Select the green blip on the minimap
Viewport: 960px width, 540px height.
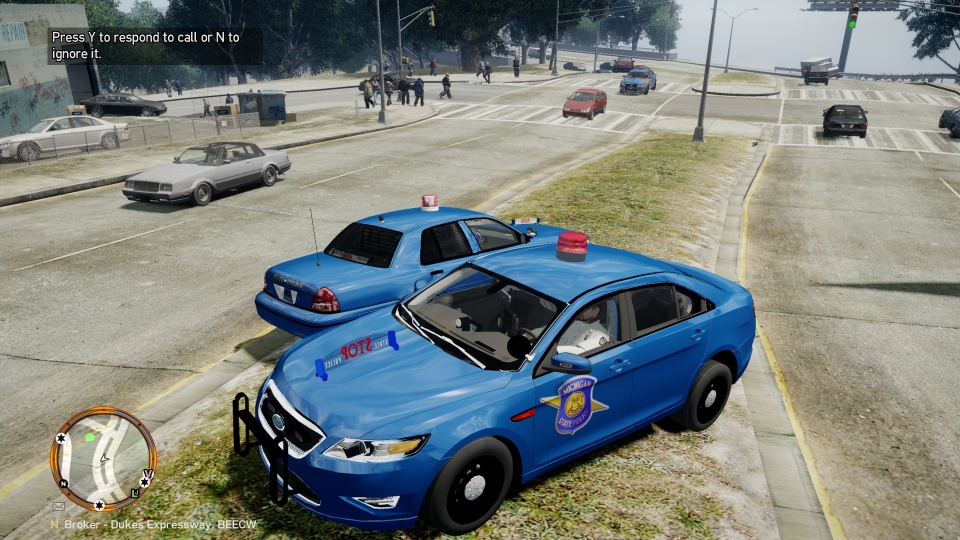(x=90, y=437)
